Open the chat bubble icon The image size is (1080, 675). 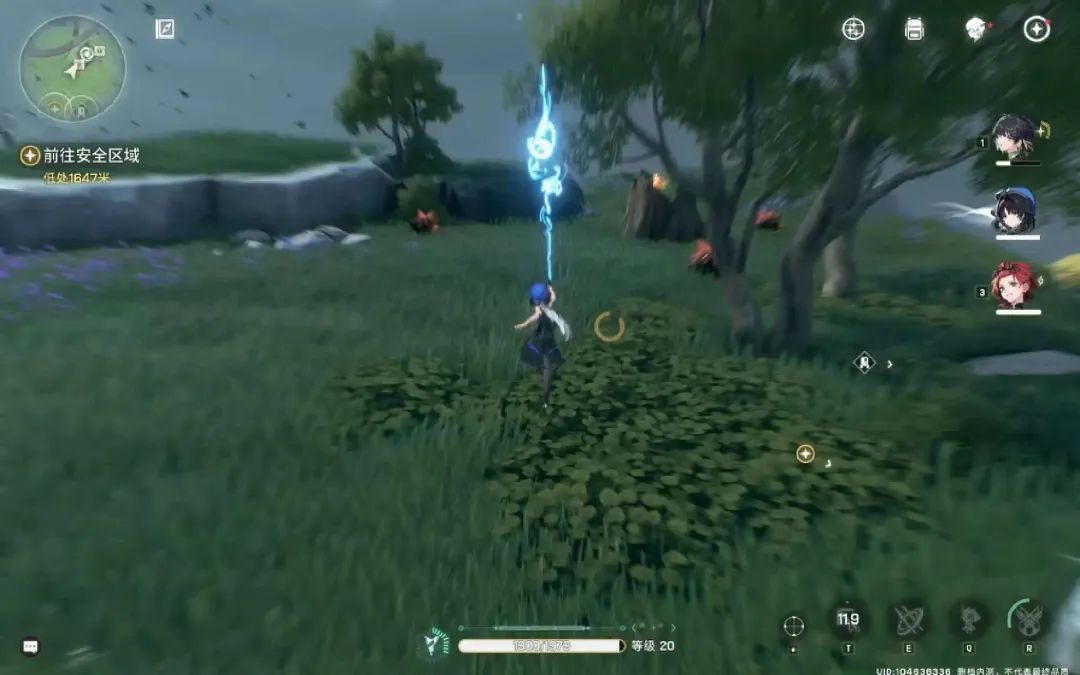[x=31, y=647]
